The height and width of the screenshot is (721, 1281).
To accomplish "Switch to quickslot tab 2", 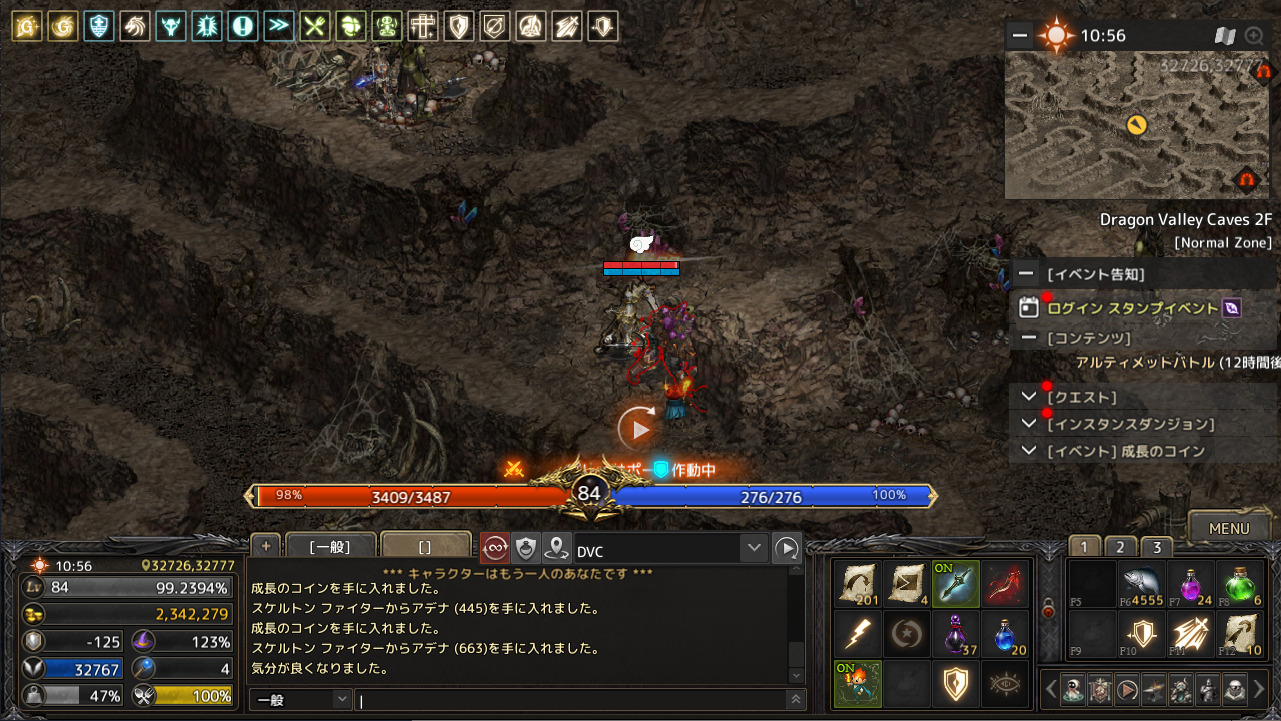I will pyautogui.click(x=1120, y=547).
